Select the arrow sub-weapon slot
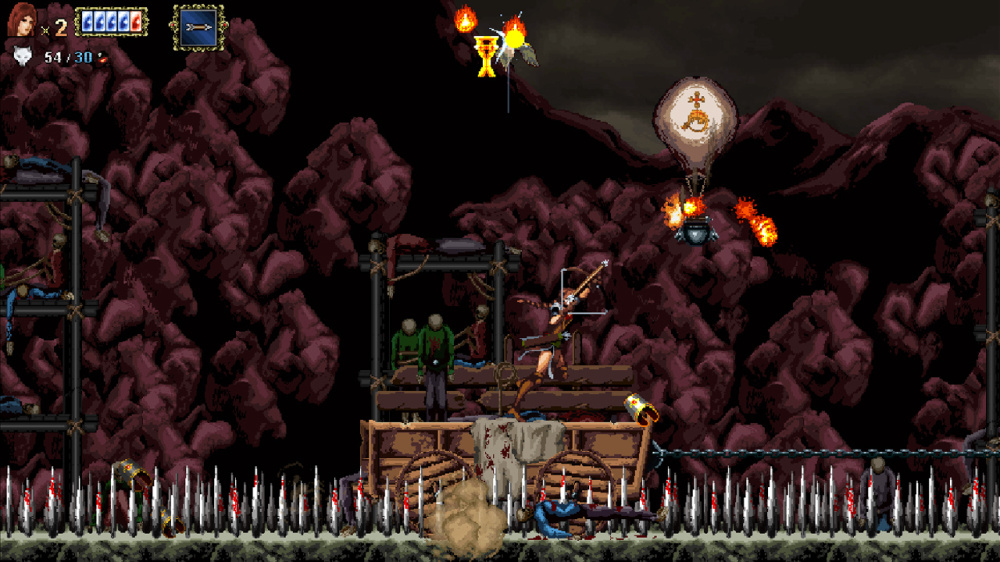 pos(199,27)
